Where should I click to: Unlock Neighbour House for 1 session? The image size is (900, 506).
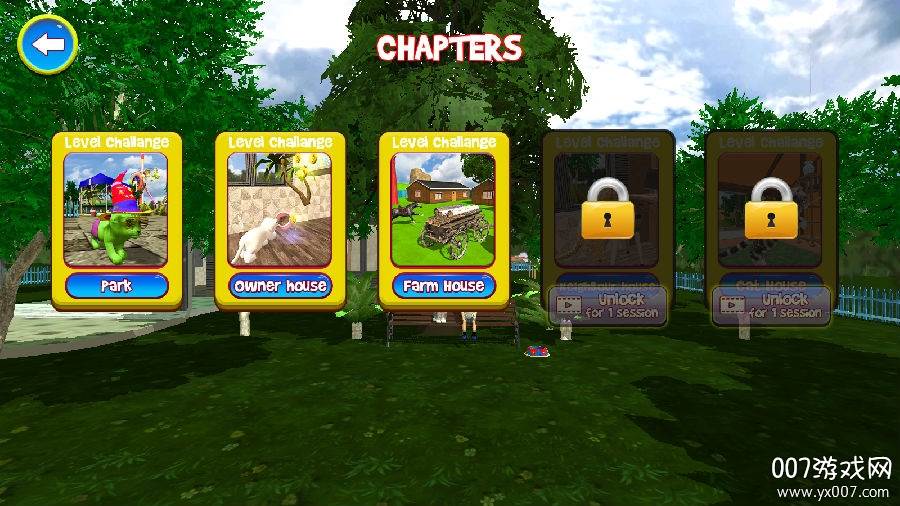607,305
